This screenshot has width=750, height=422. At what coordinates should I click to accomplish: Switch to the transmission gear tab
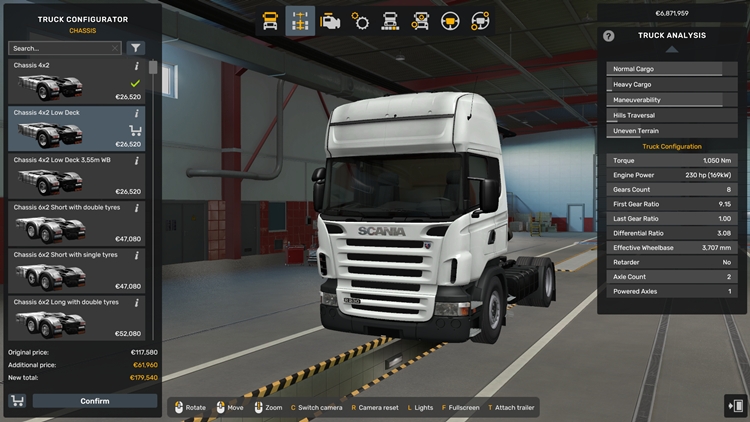tap(360, 20)
